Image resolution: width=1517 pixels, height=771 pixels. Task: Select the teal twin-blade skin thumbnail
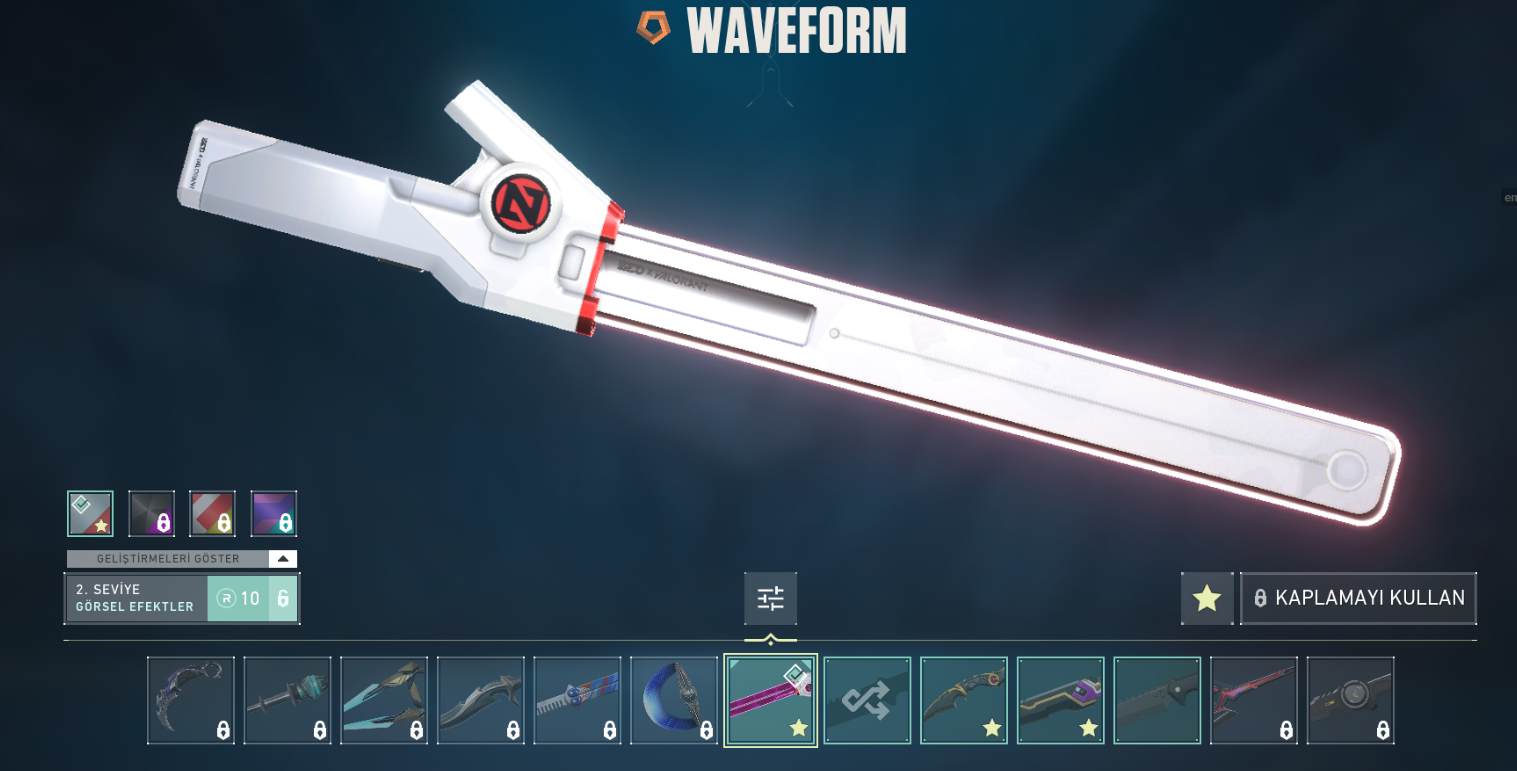pyautogui.click(x=384, y=700)
